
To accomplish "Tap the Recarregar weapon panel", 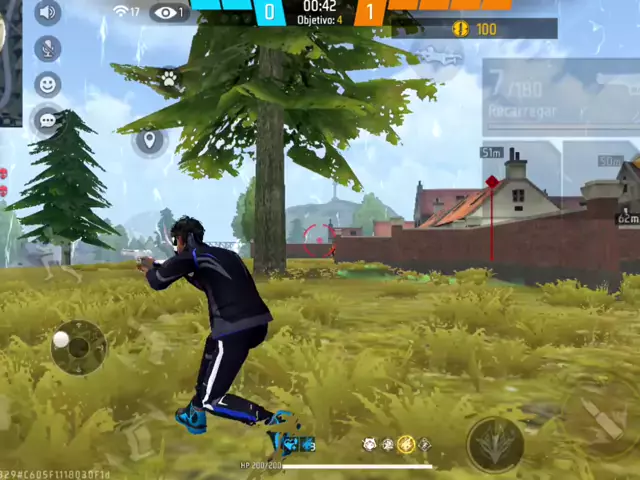I will click(560, 97).
